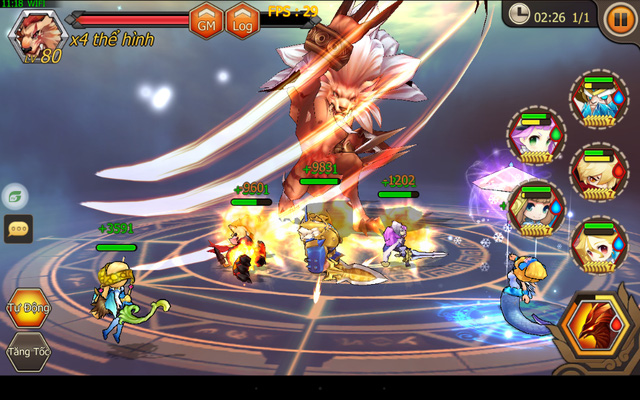Activate Tăng Tốc speed-up

tap(27, 352)
